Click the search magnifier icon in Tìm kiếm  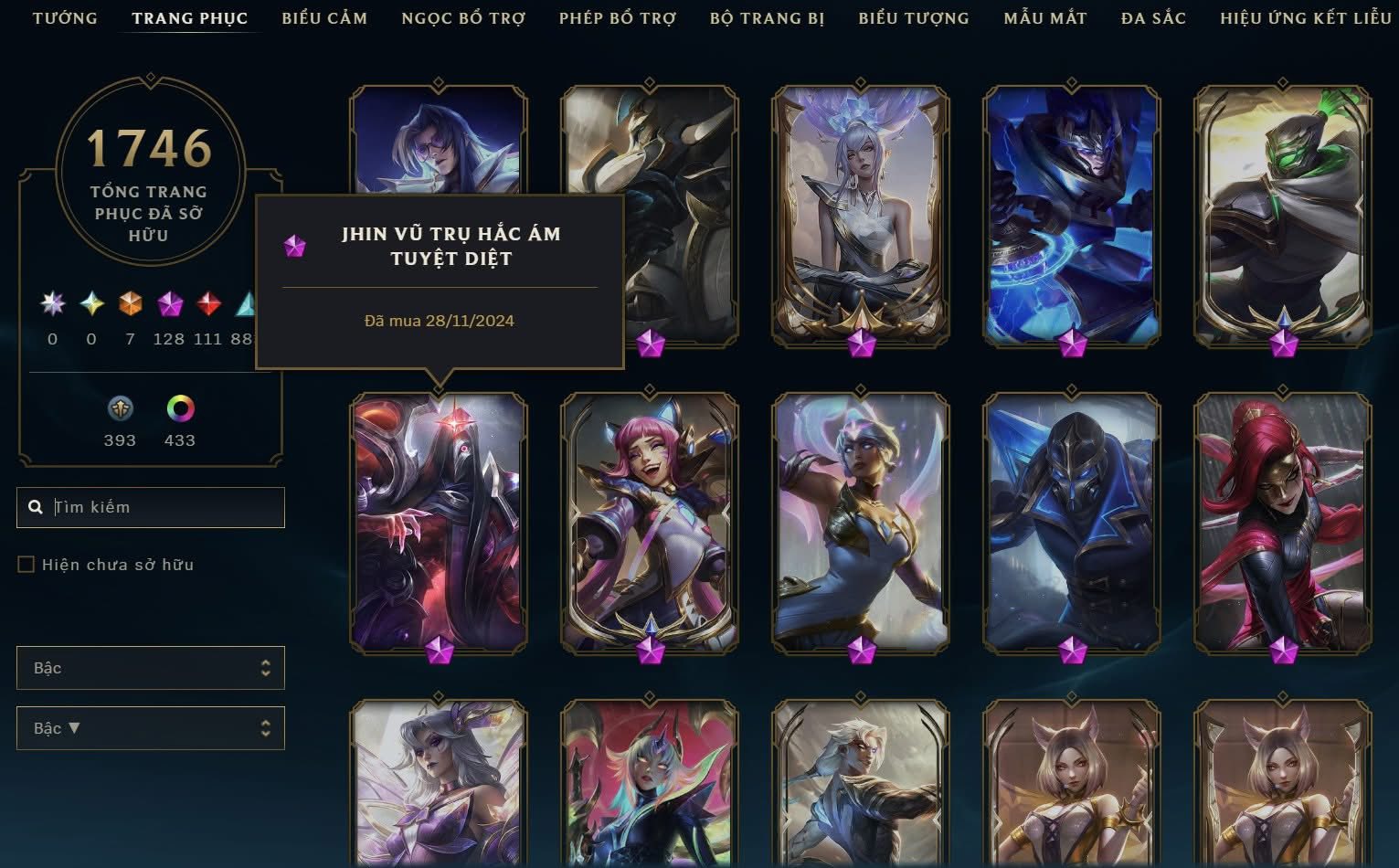[35, 506]
